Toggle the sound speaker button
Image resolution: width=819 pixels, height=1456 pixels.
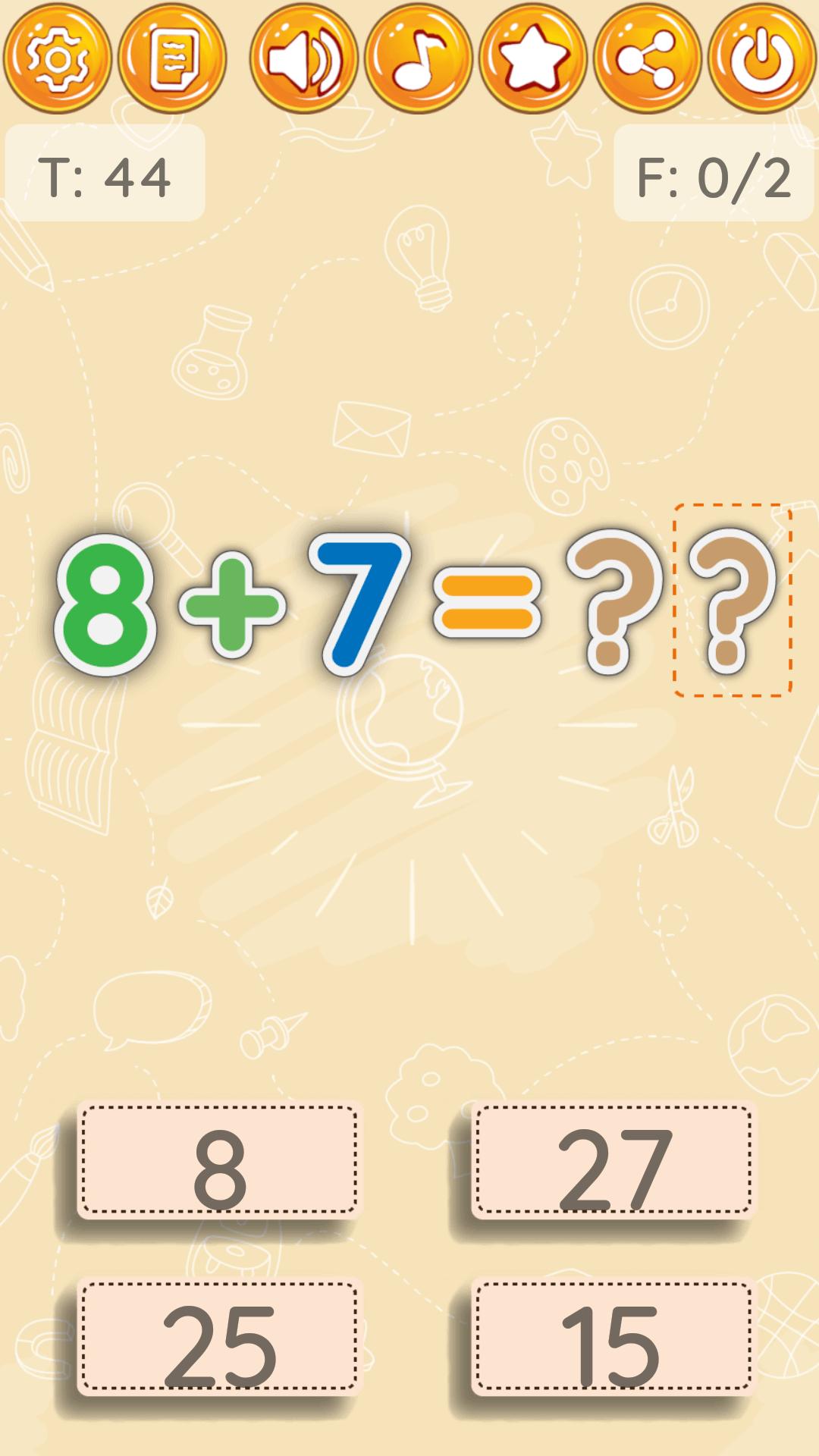click(x=304, y=58)
